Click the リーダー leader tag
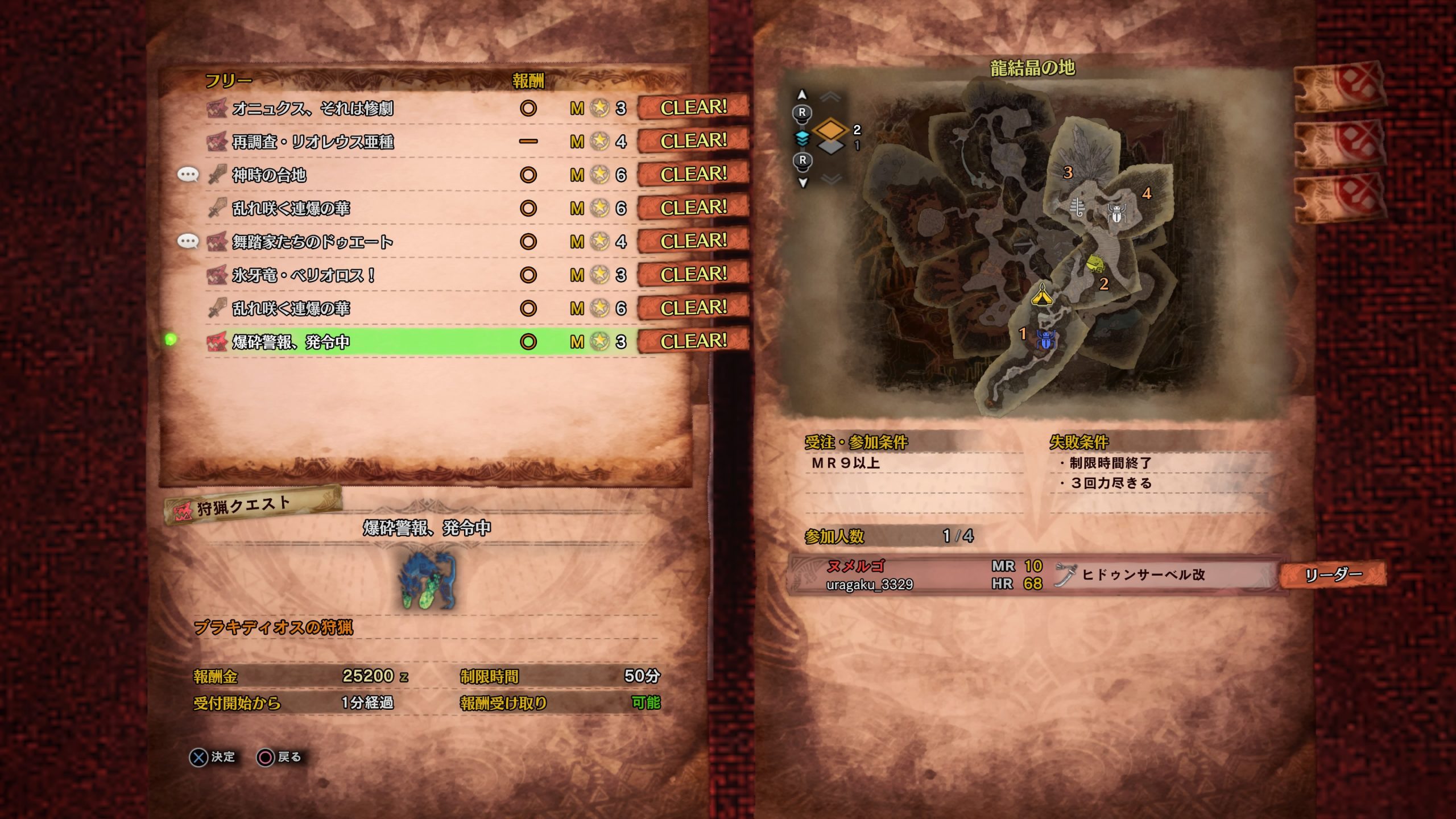Viewport: 1456px width, 819px height. (1333, 574)
